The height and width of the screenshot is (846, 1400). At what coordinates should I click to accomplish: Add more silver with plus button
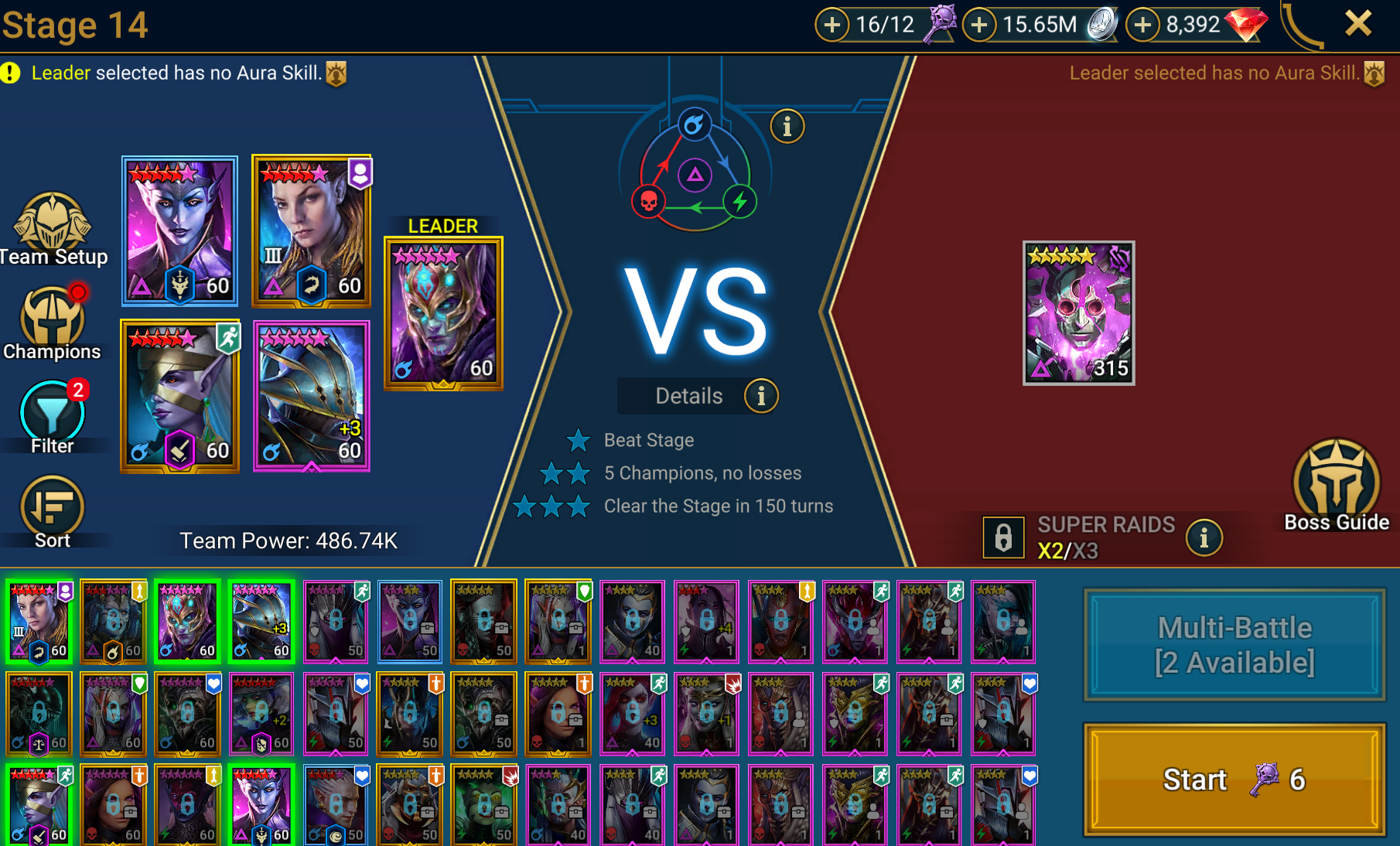979,25
